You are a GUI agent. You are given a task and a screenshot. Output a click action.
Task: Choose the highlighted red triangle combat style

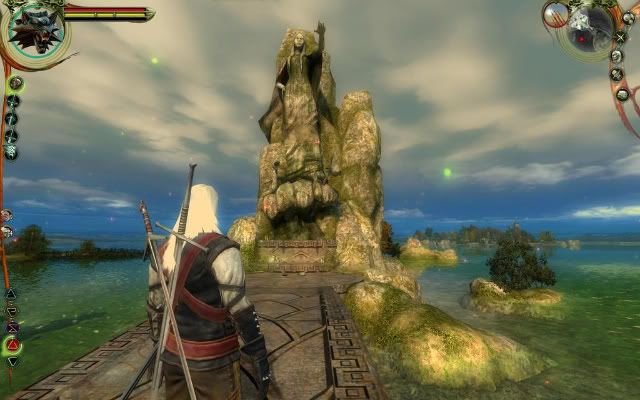click(13, 344)
